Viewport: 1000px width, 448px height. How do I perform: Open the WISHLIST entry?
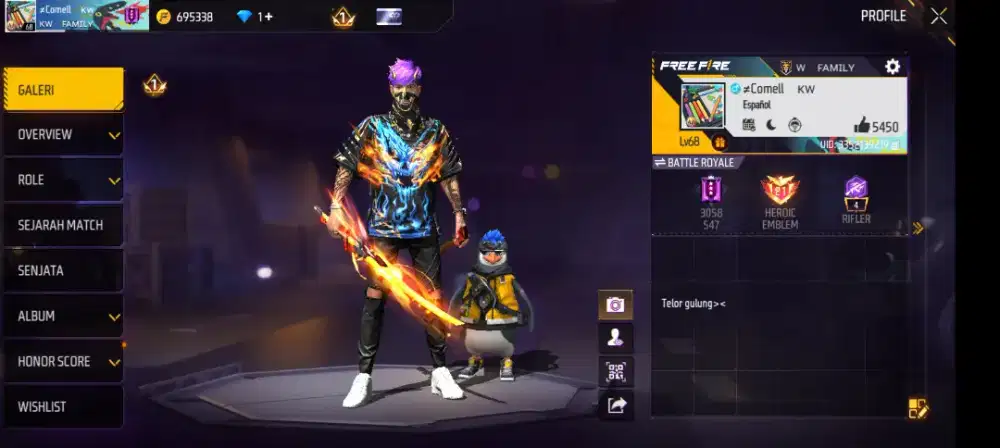click(x=63, y=407)
